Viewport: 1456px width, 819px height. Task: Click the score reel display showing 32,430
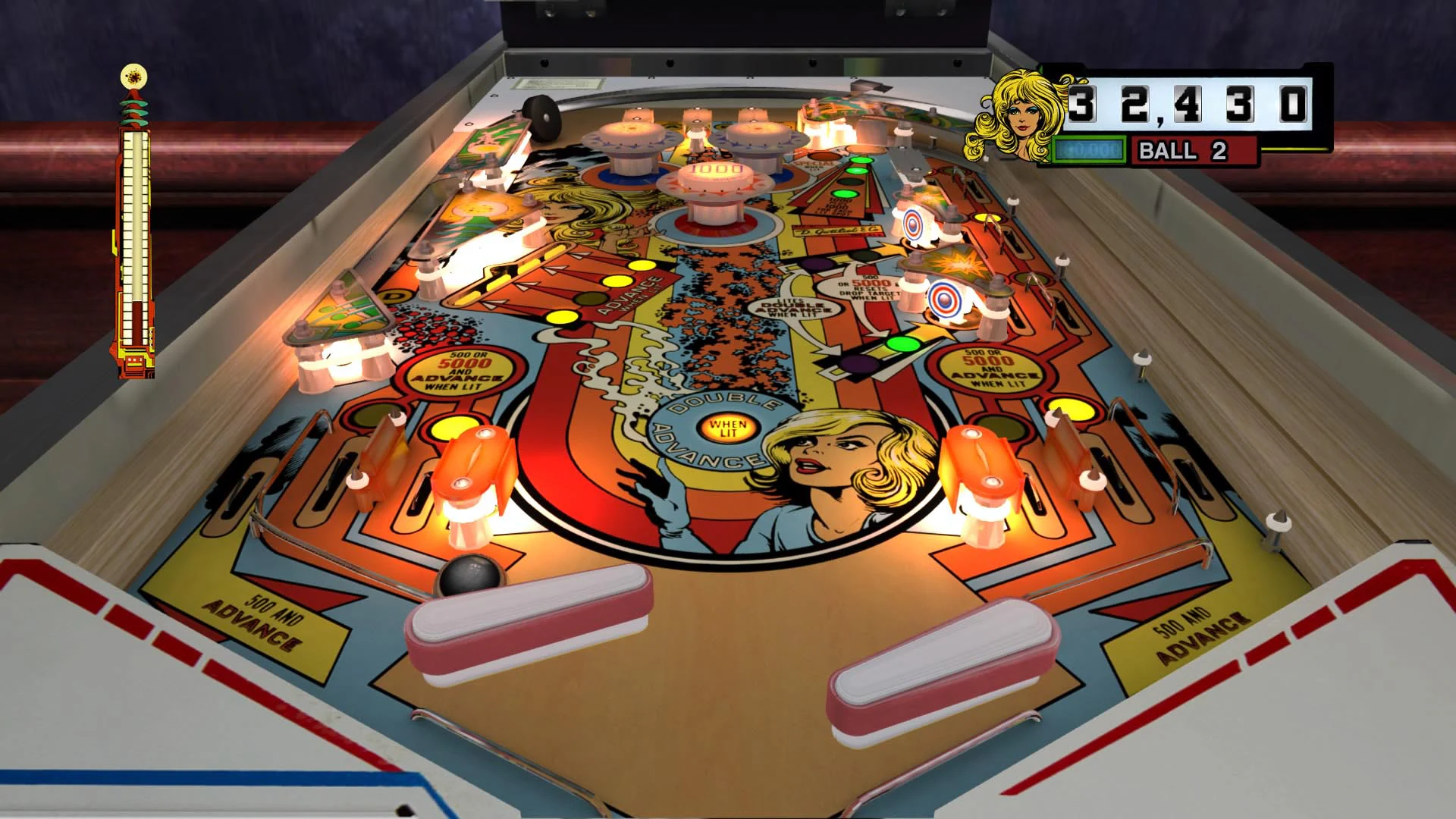coord(1191,102)
